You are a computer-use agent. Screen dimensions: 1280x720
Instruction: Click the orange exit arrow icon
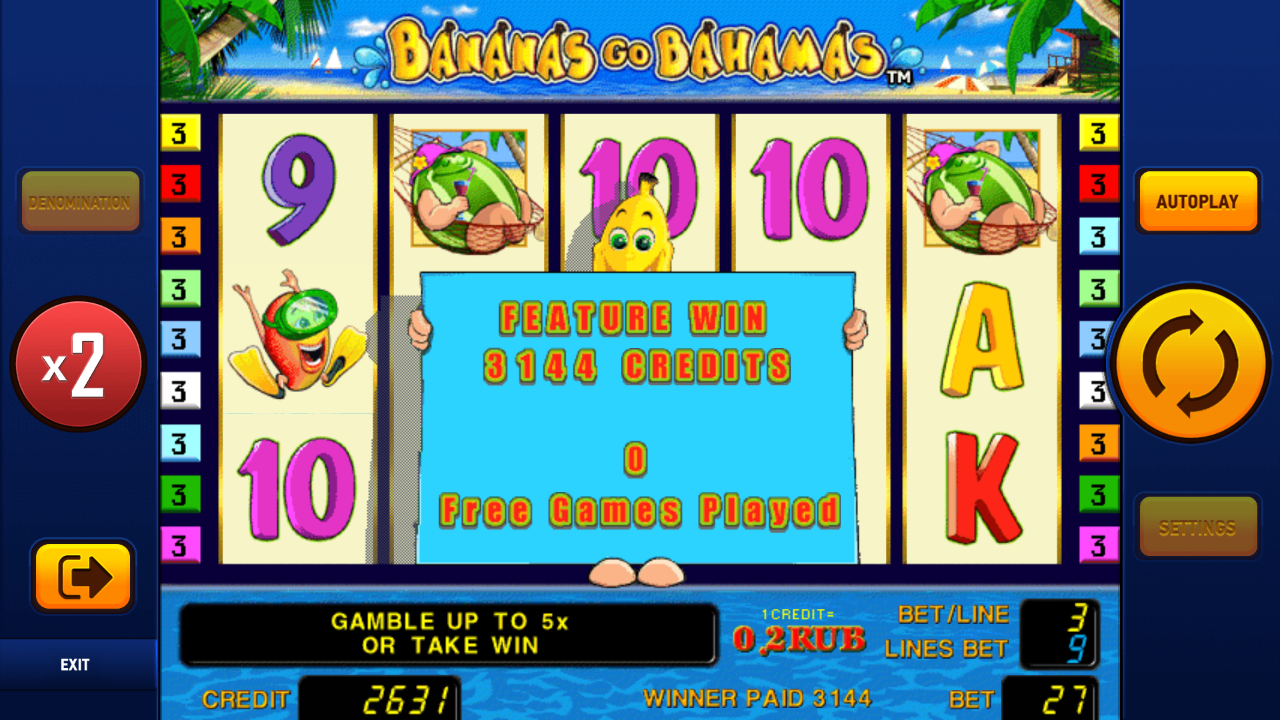(x=82, y=578)
